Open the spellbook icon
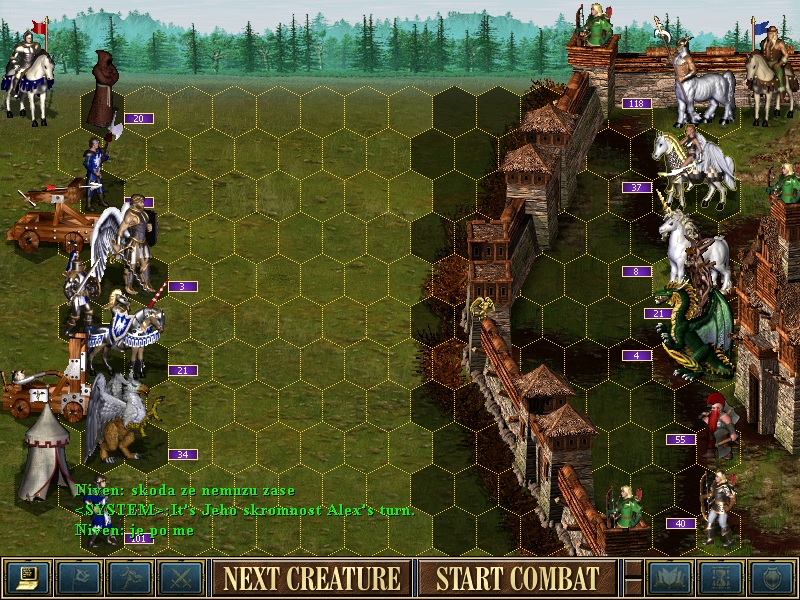 670,577
